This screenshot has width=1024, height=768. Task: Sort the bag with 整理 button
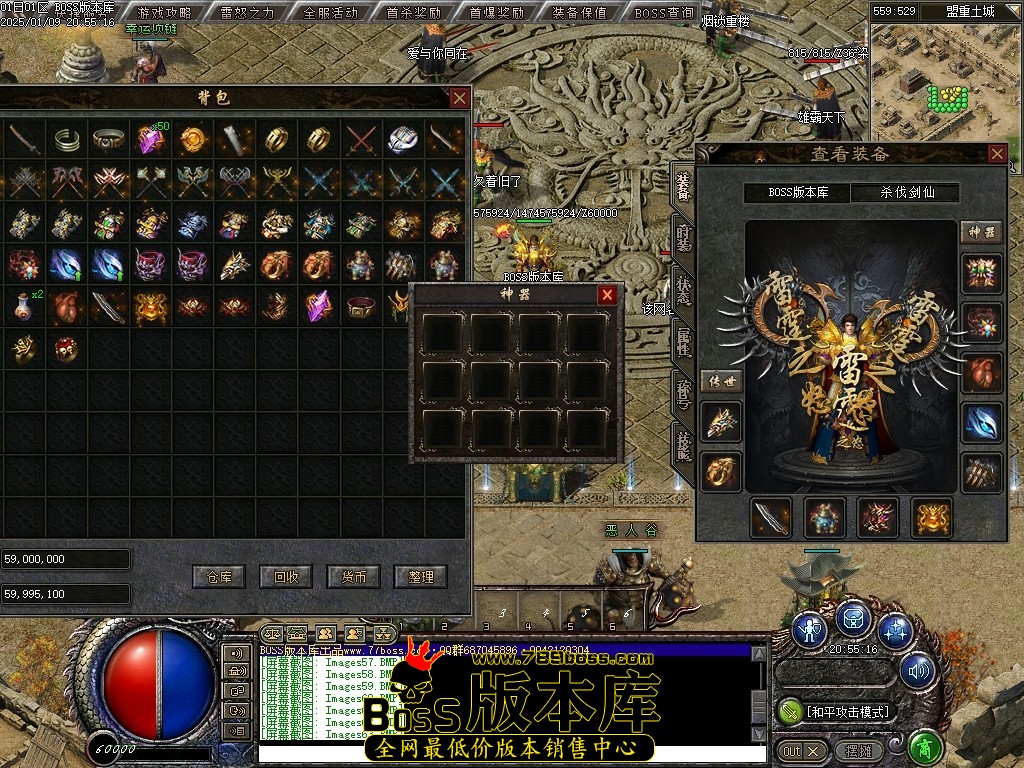tap(421, 577)
